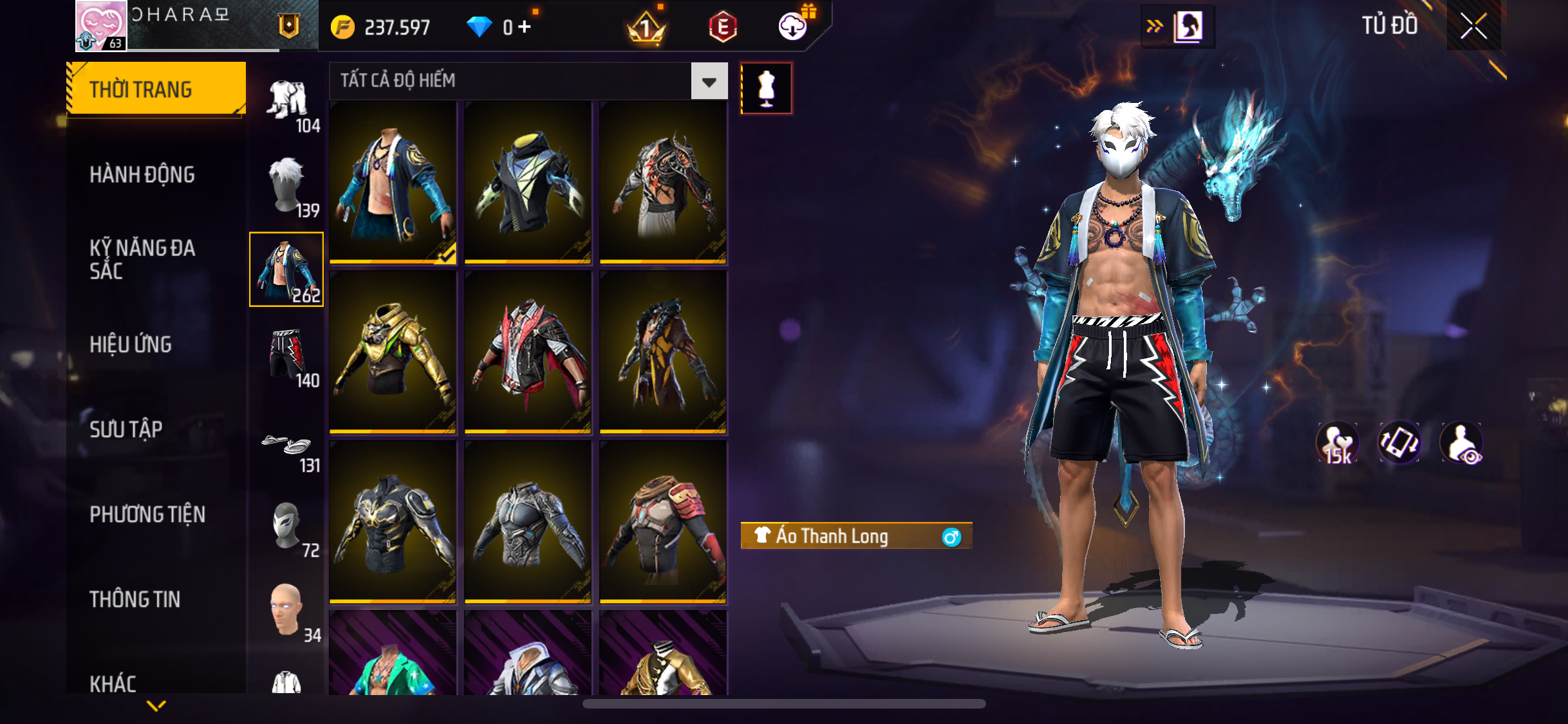Close the Tủ Đồ wardrobe screen
The image size is (1568, 724).
(1473, 26)
